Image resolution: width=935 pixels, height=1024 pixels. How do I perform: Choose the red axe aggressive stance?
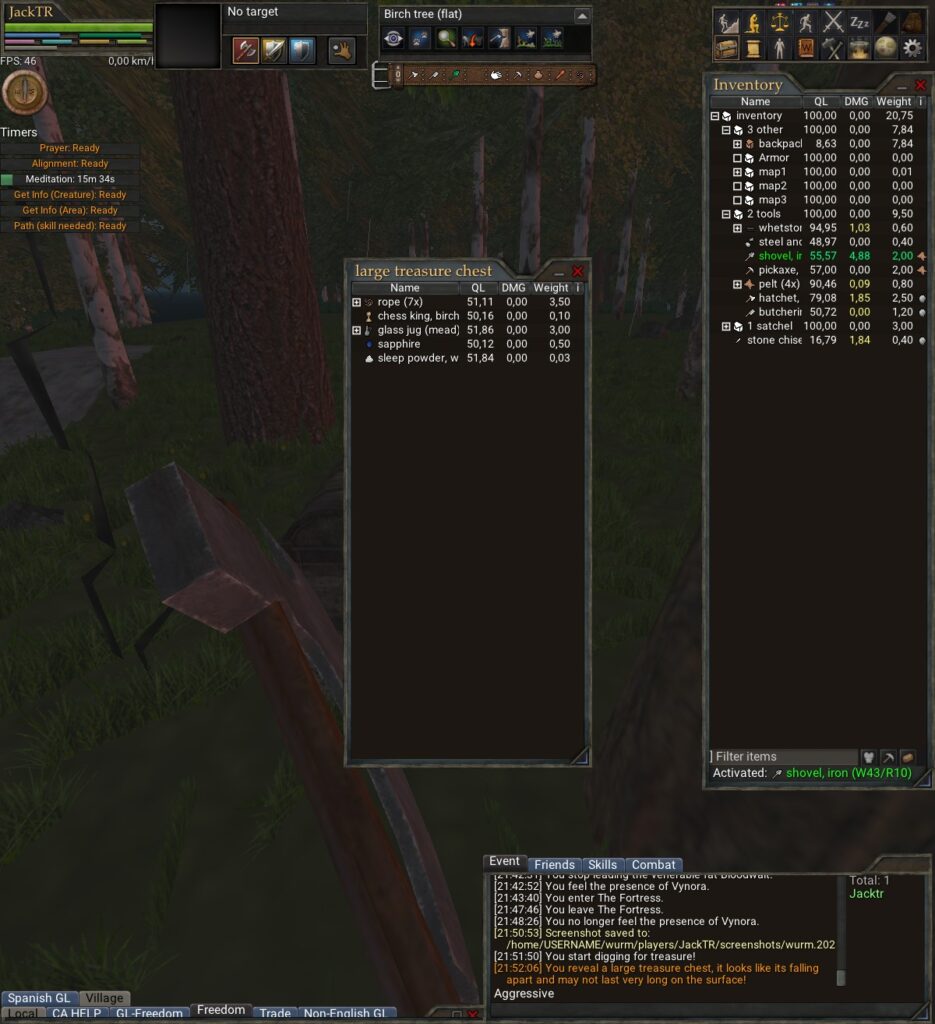click(246, 50)
